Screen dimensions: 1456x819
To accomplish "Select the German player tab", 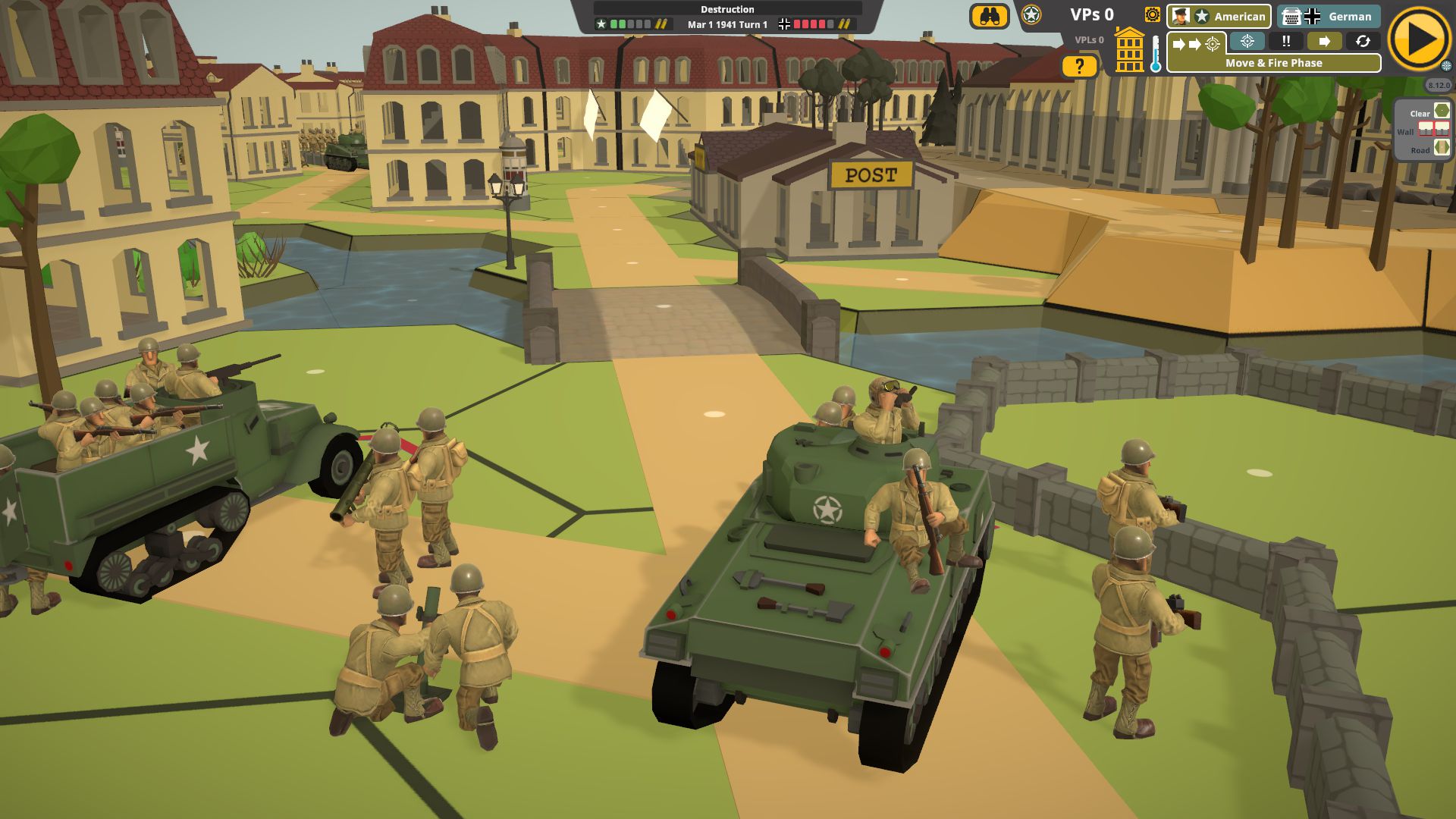I will 1328,16.
